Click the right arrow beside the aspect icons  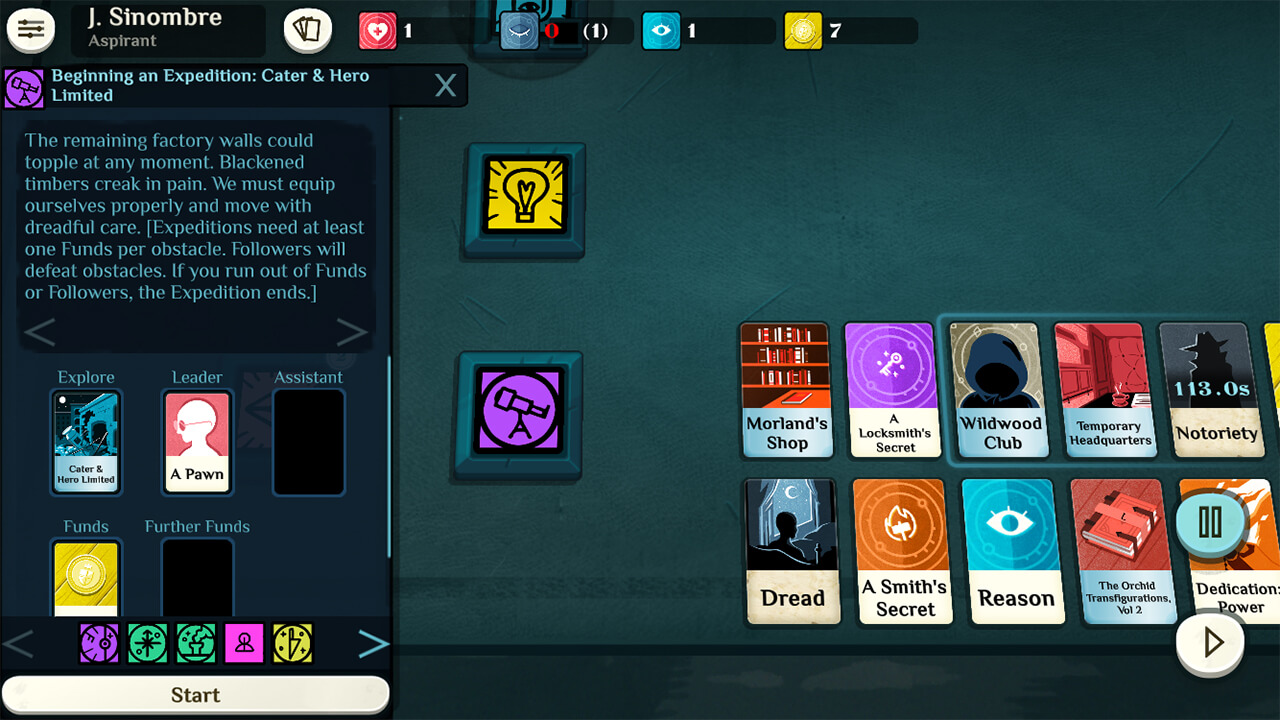(373, 643)
